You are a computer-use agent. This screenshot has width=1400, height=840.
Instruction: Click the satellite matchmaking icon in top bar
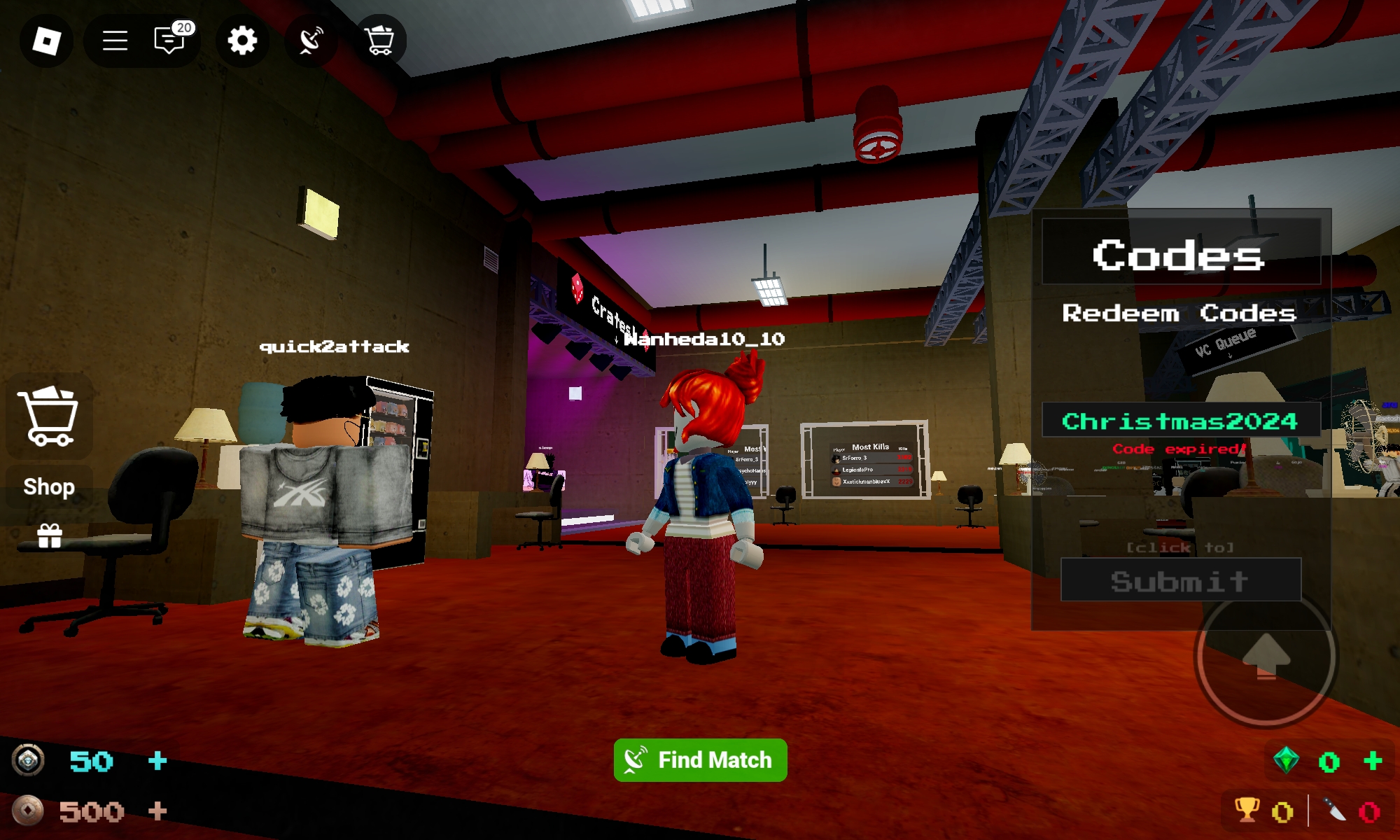click(310, 41)
